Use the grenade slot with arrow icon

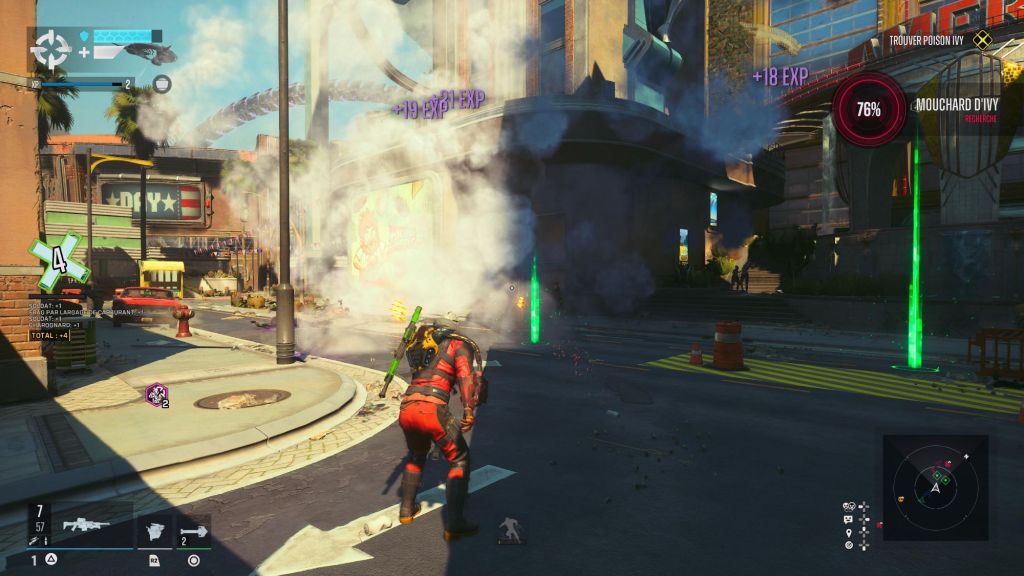point(194,531)
